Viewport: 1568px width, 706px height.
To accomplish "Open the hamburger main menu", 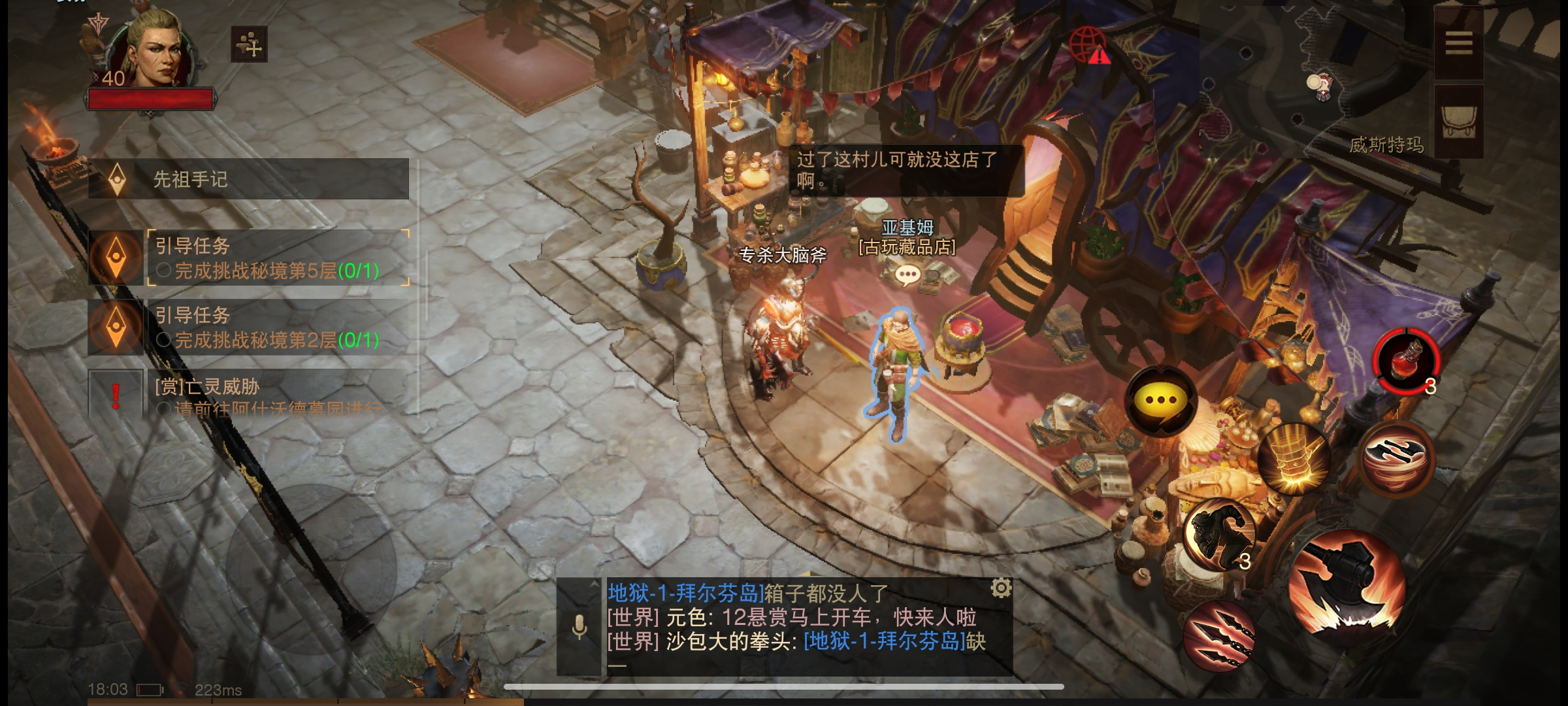I will click(x=1458, y=44).
